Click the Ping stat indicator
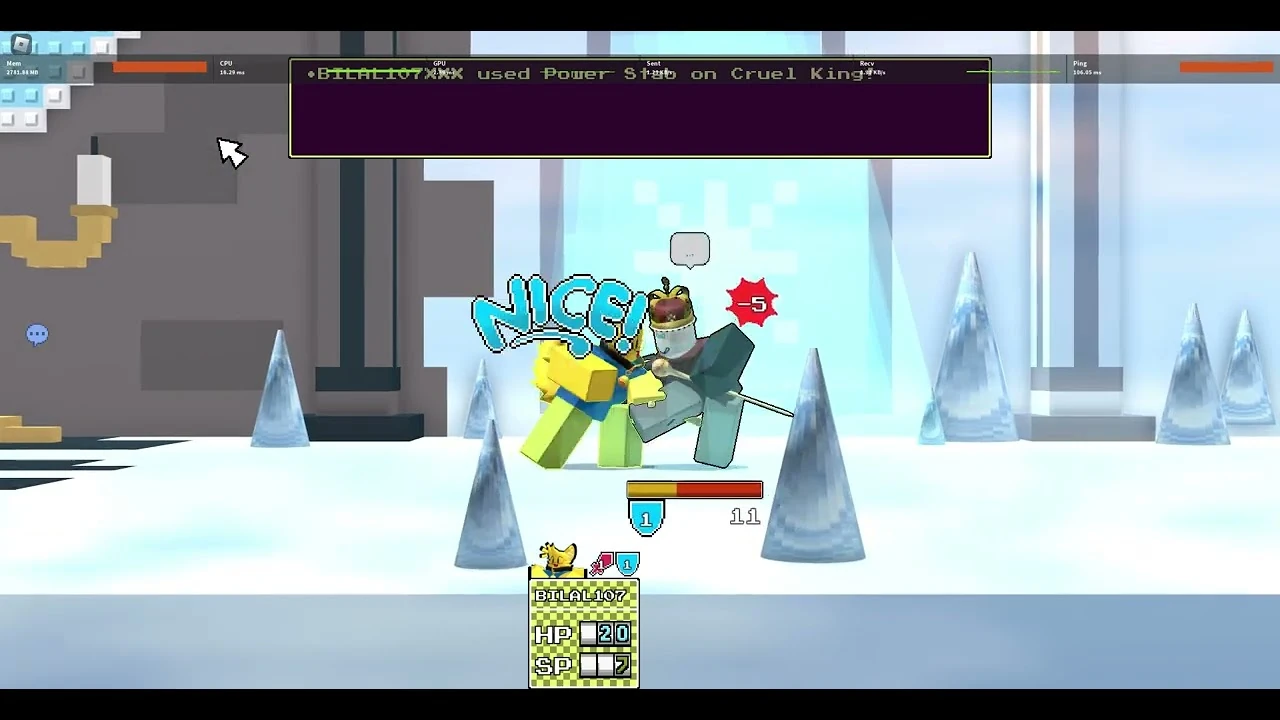 (x=1084, y=66)
